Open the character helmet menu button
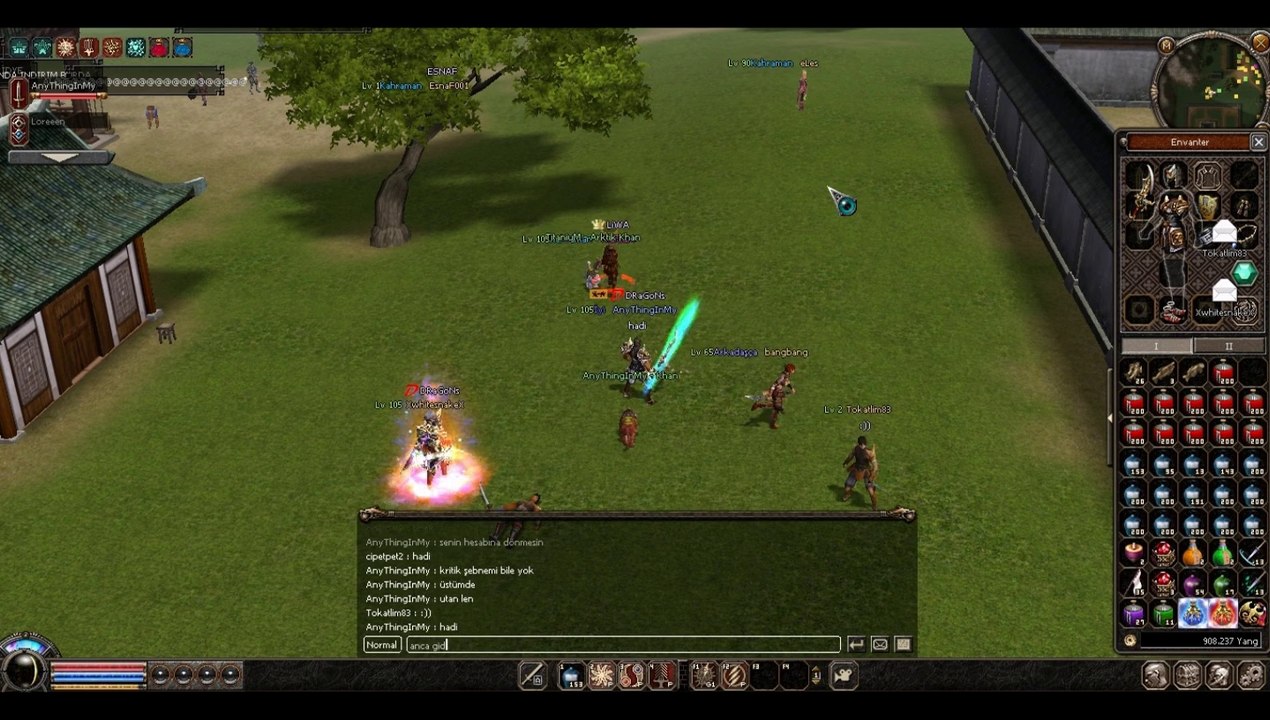This screenshot has height=720, width=1270. [1155, 676]
